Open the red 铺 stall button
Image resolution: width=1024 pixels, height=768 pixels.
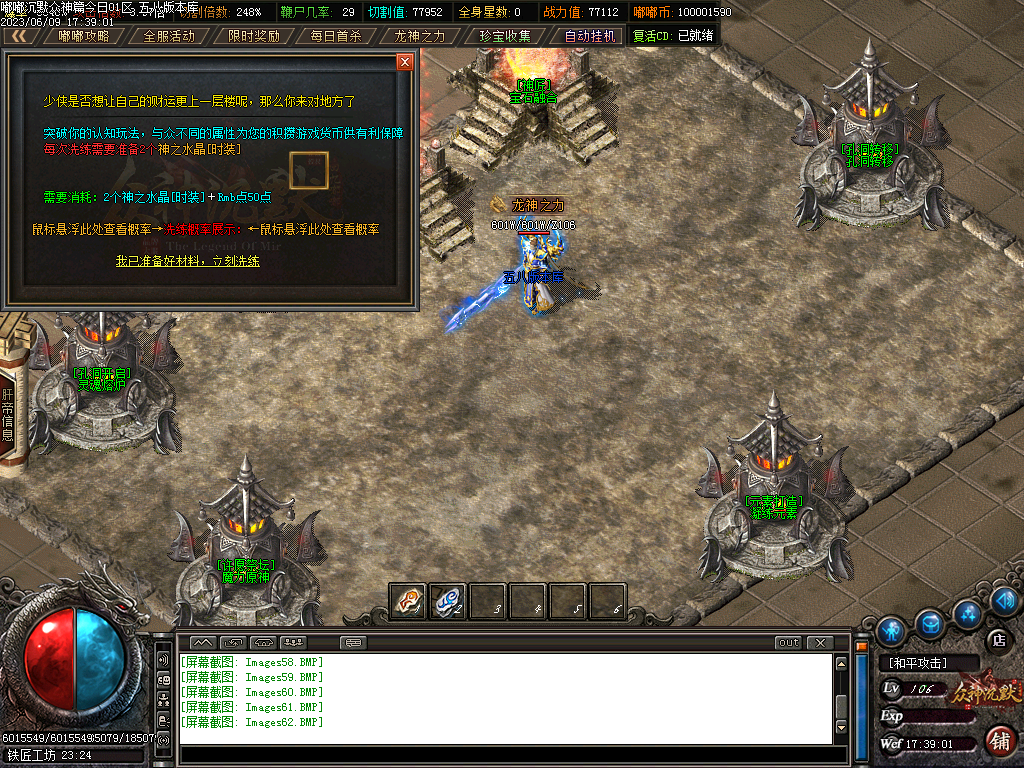pyautogui.click(x=997, y=741)
